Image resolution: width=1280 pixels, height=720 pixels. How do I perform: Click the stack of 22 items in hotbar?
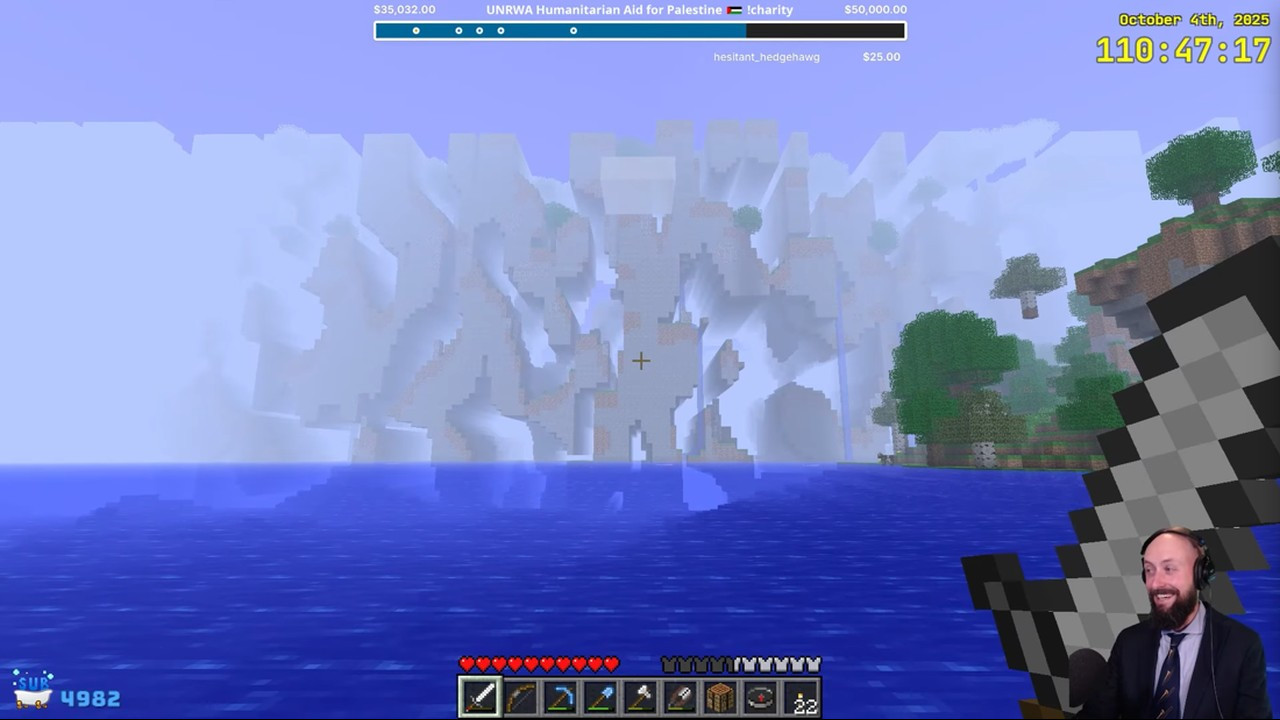tap(799, 697)
